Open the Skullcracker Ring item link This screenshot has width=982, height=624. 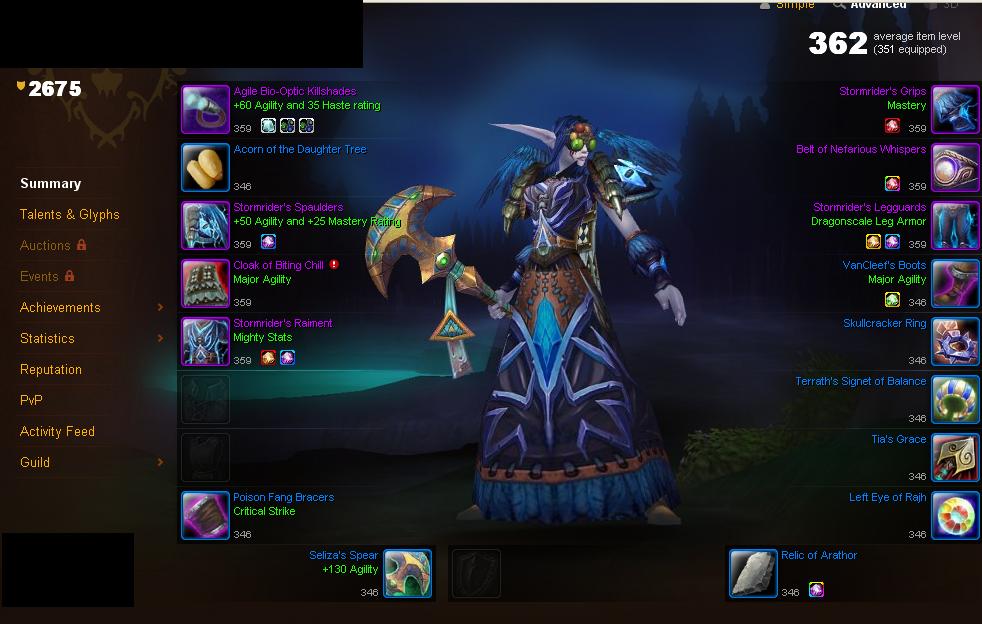884,323
